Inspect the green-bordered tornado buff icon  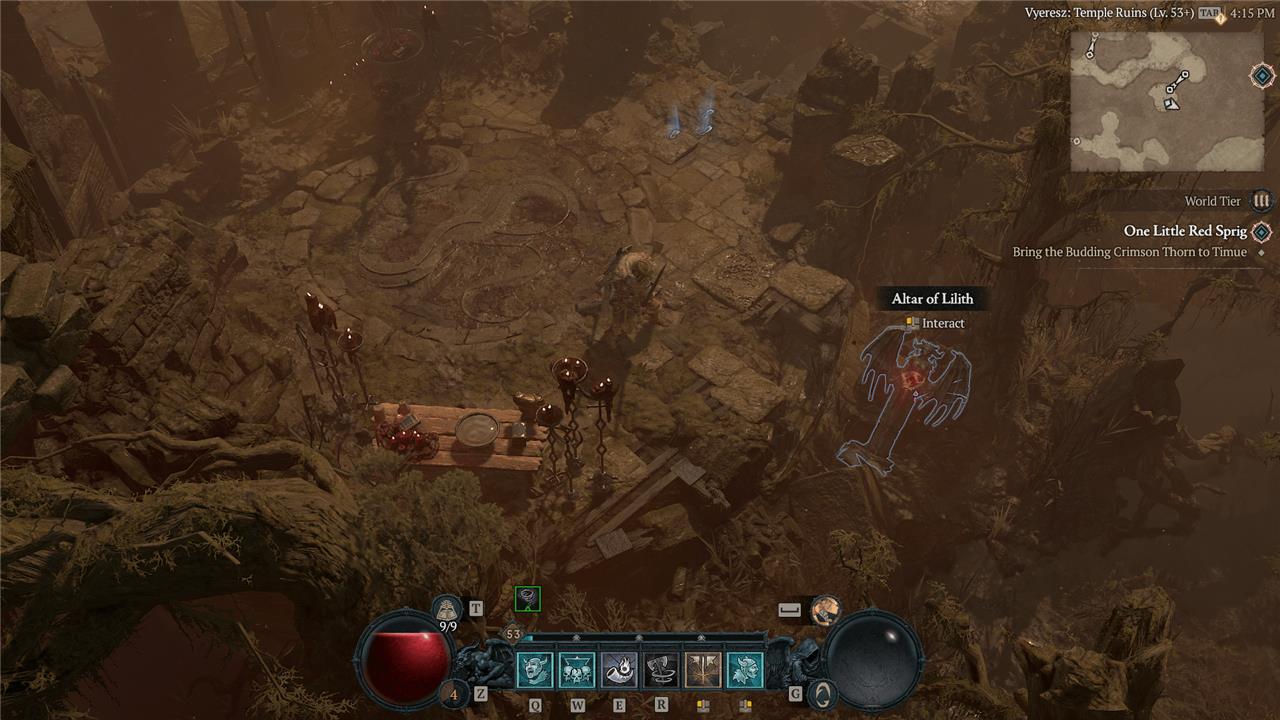click(527, 598)
